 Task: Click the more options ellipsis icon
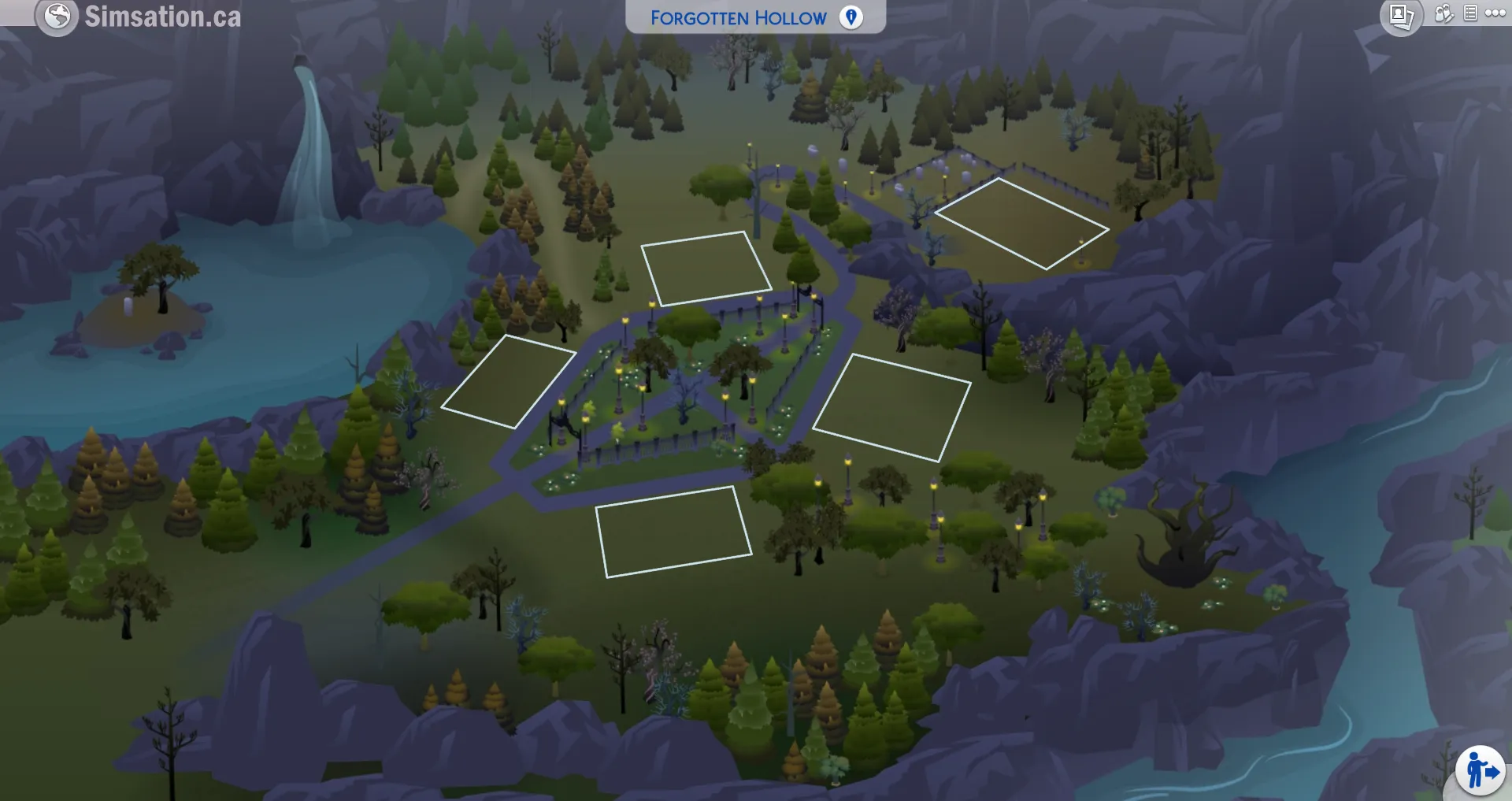[x=1495, y=12]
